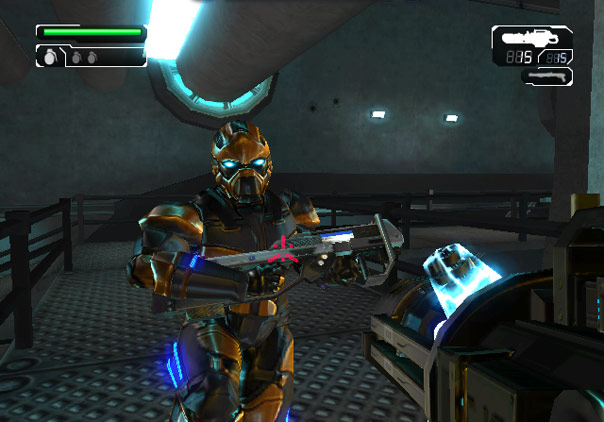The image size is (604, 422).
Task: Switch to the secondary shotgun weapon icon
Action: click(x=546, y=75)
